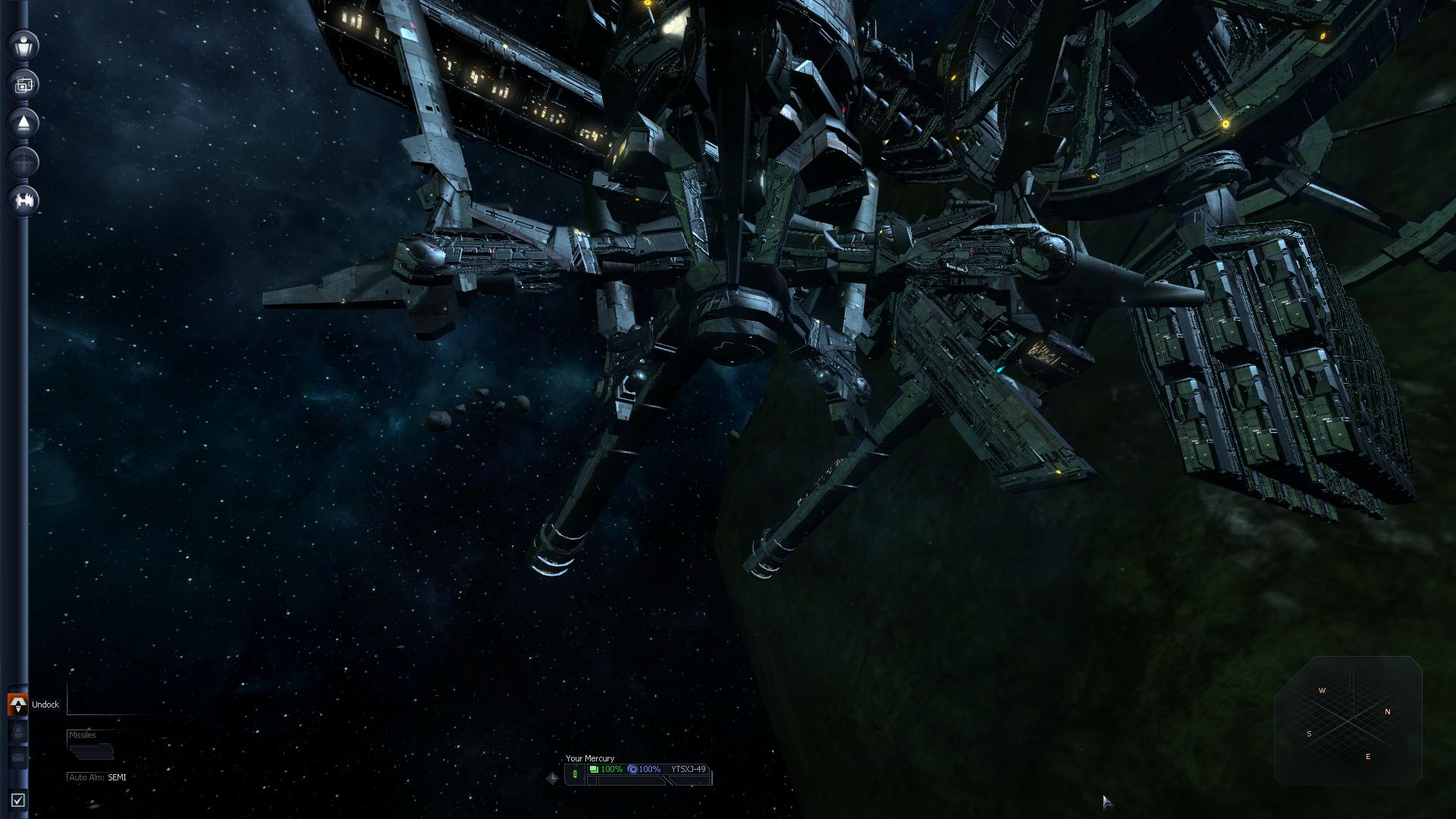Click the energy cell icon on target bar
Image resolution: width=1456 pixels, height=819 pixels.
click(575, 773)
